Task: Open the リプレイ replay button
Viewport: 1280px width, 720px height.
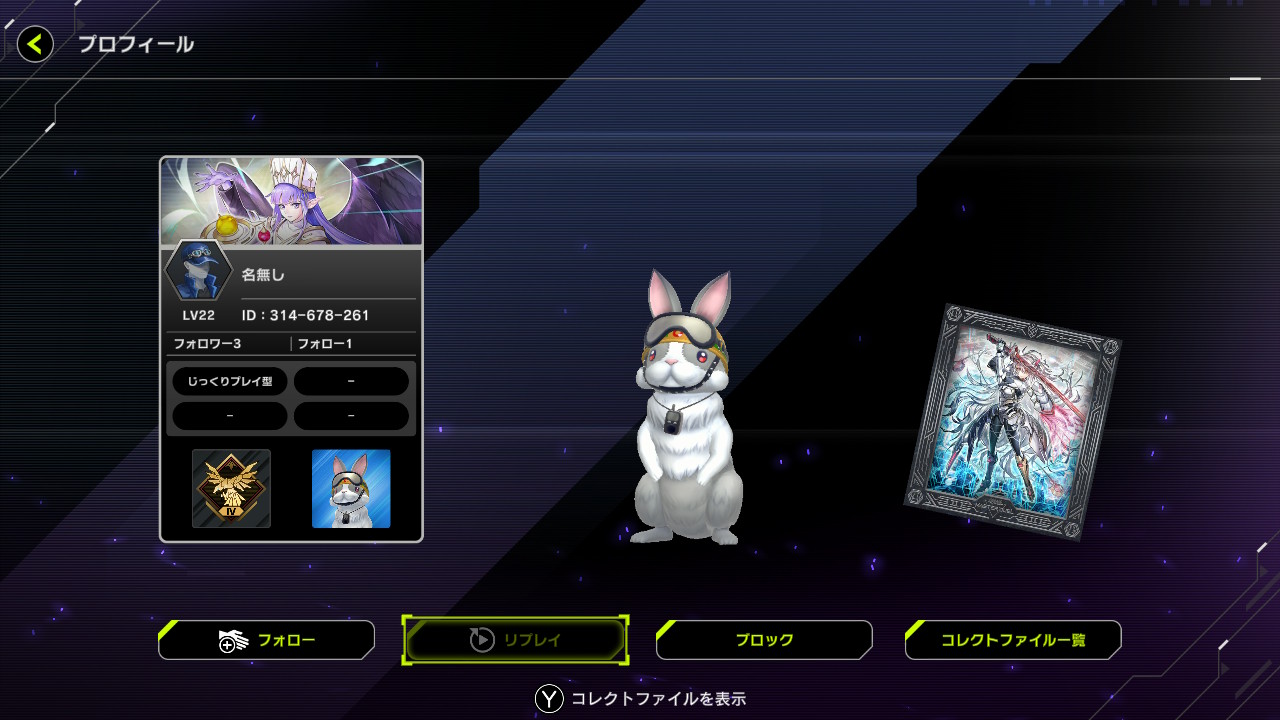Action: [516, 640]
